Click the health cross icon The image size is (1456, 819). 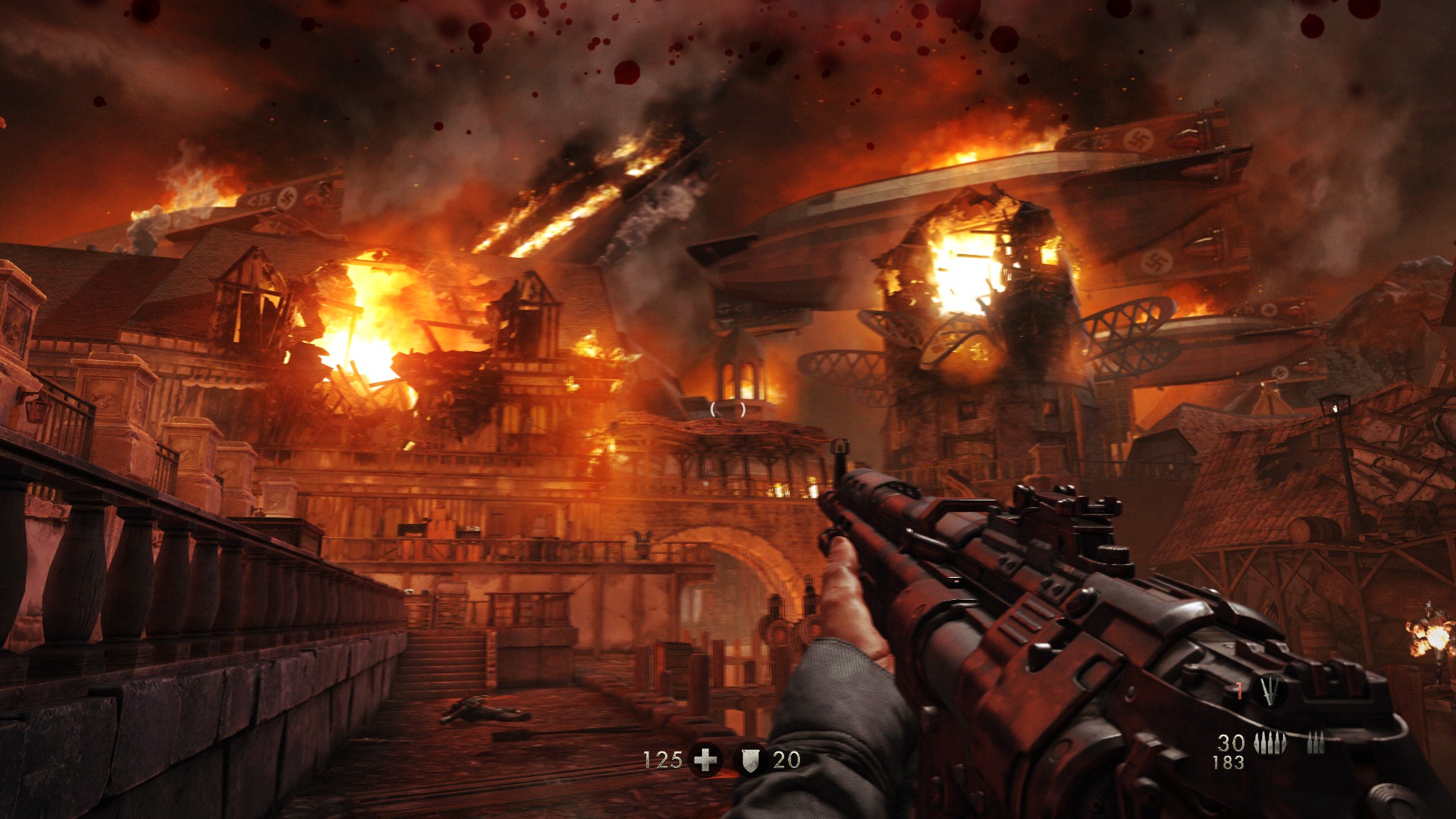point(705,759)
